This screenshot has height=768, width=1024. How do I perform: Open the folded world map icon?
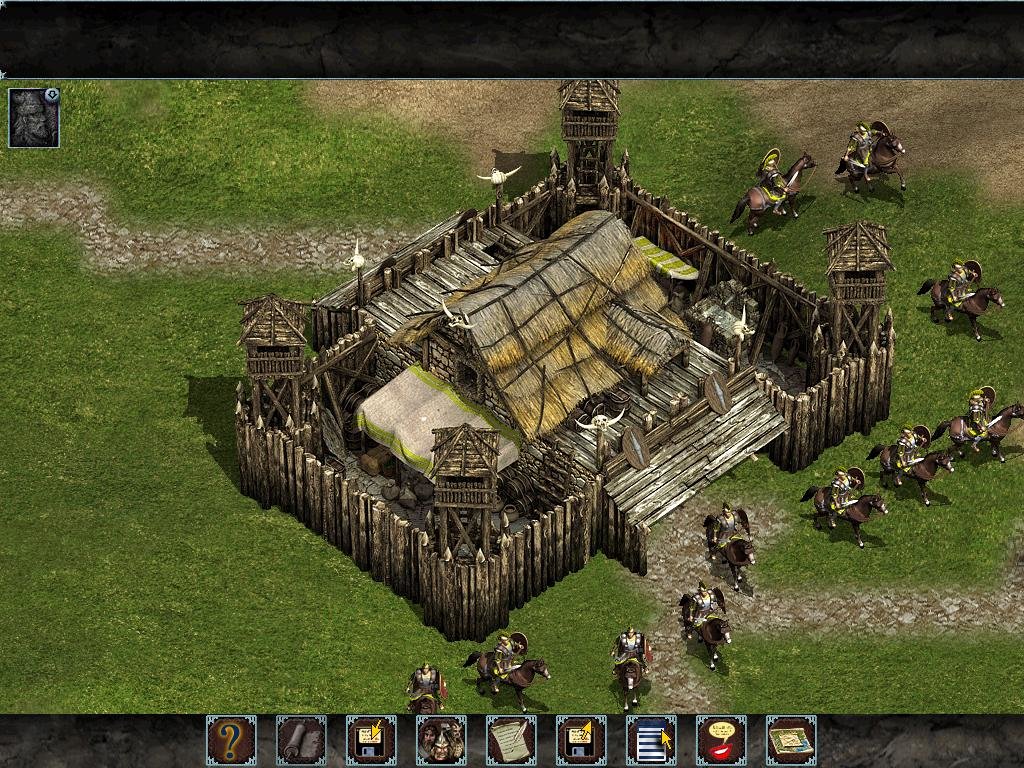791,740
